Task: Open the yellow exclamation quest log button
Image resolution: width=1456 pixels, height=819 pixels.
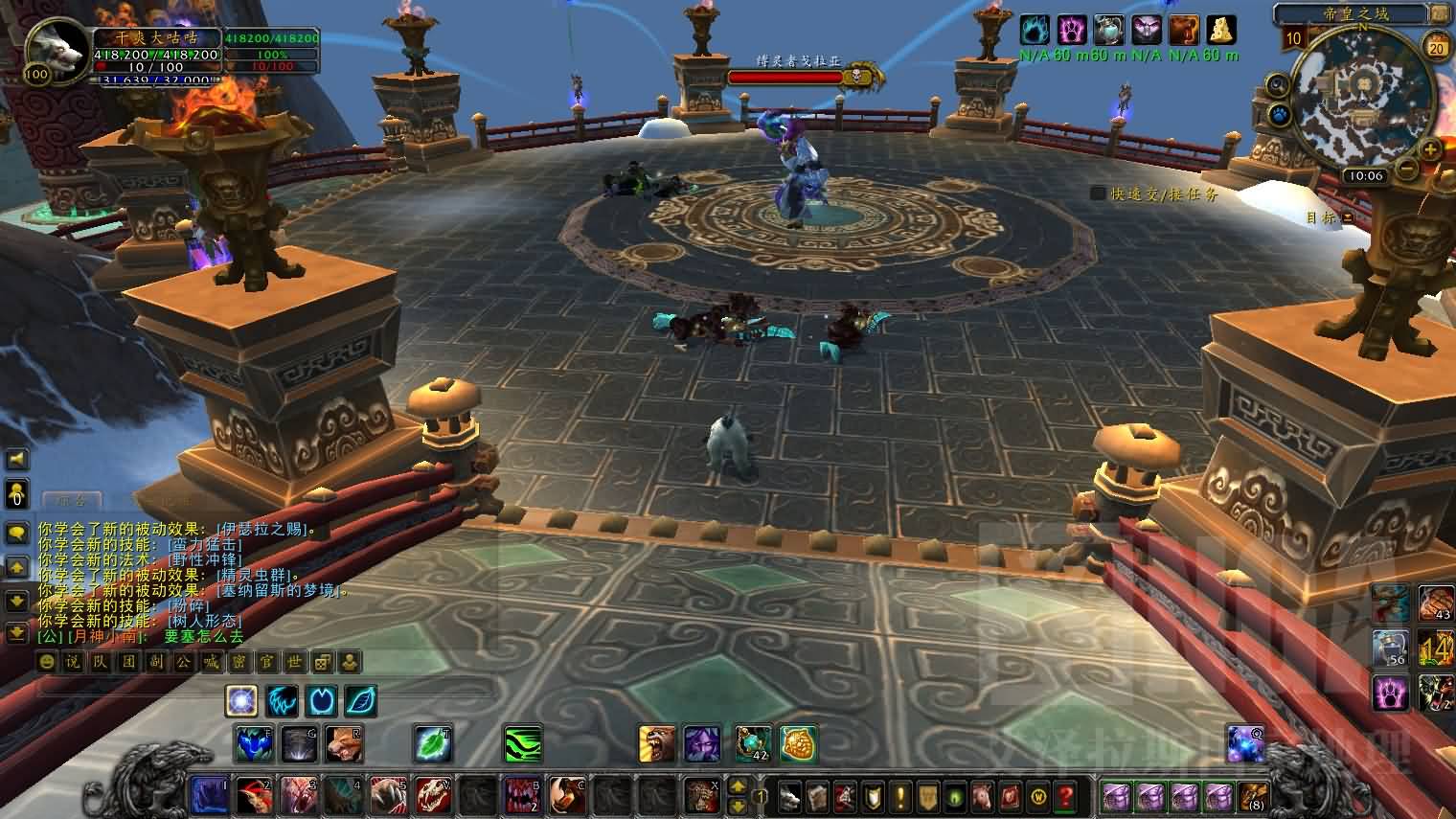Action: [899, 796]
